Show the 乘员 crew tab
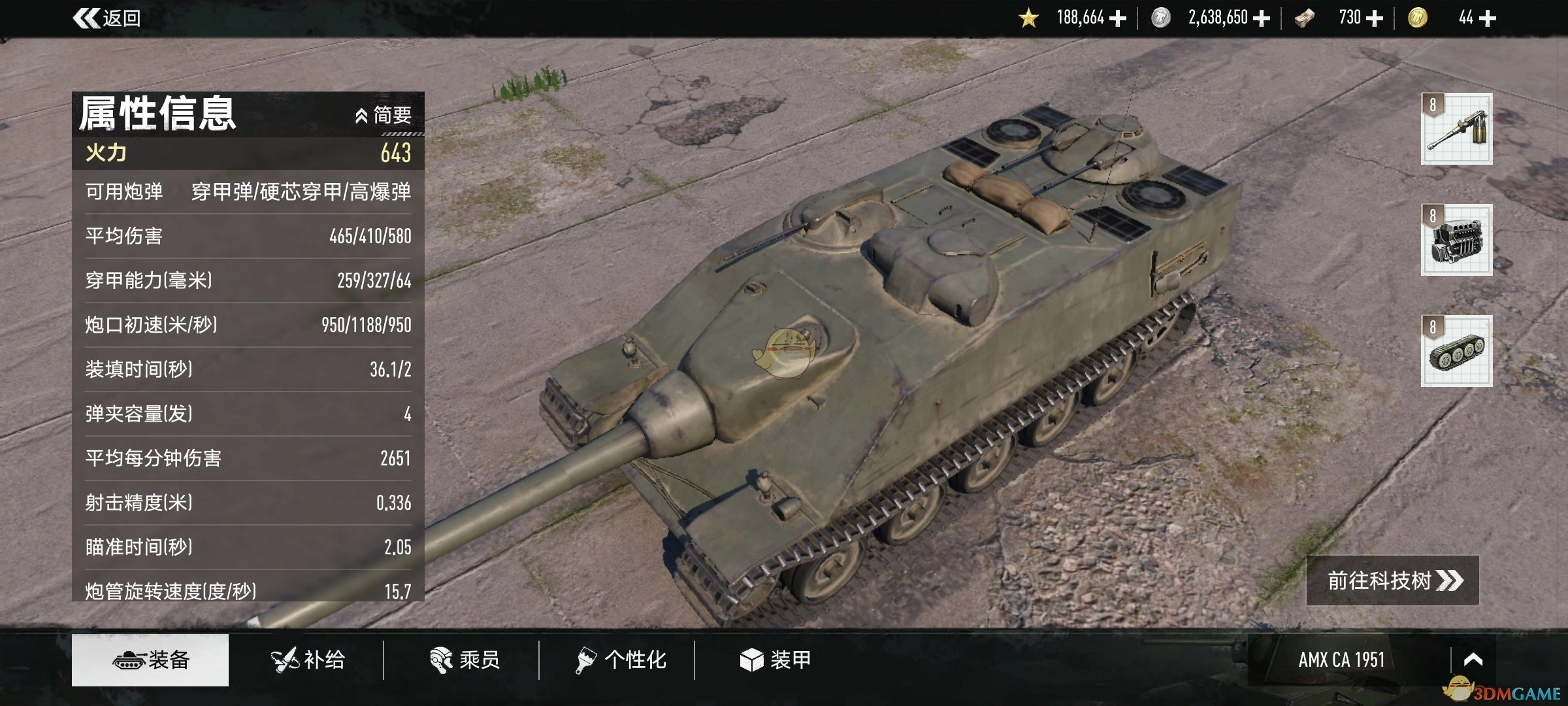Image resolution: width=1568 pixels, height=706 pixels. click(465, 660)
